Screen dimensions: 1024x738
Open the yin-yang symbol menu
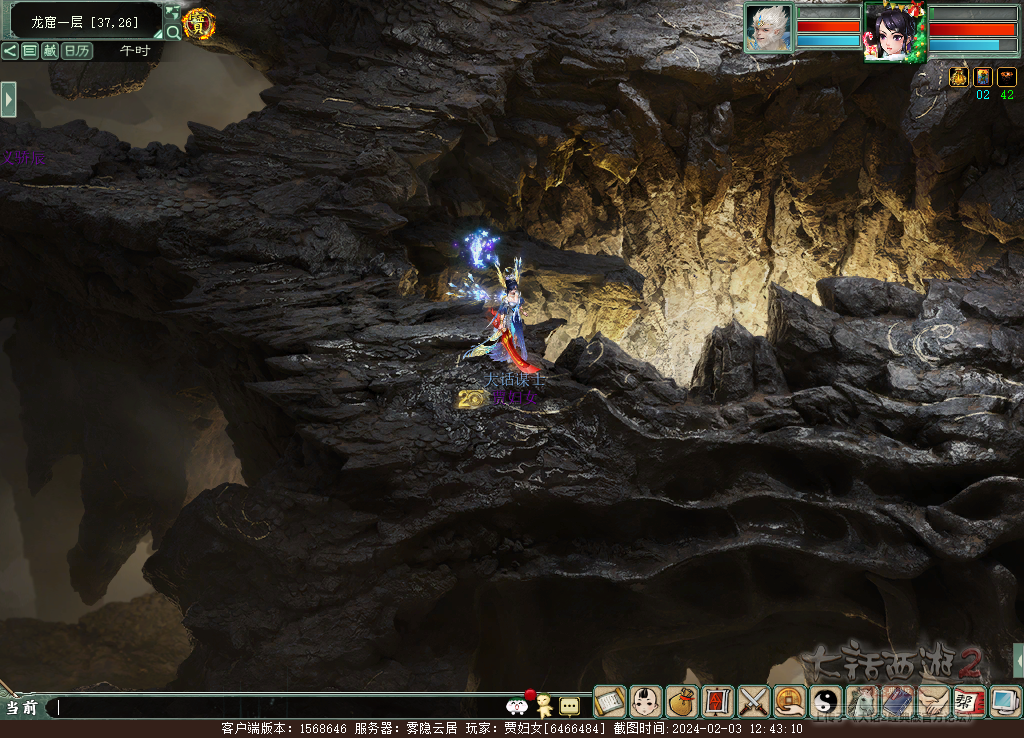(826, 701)
